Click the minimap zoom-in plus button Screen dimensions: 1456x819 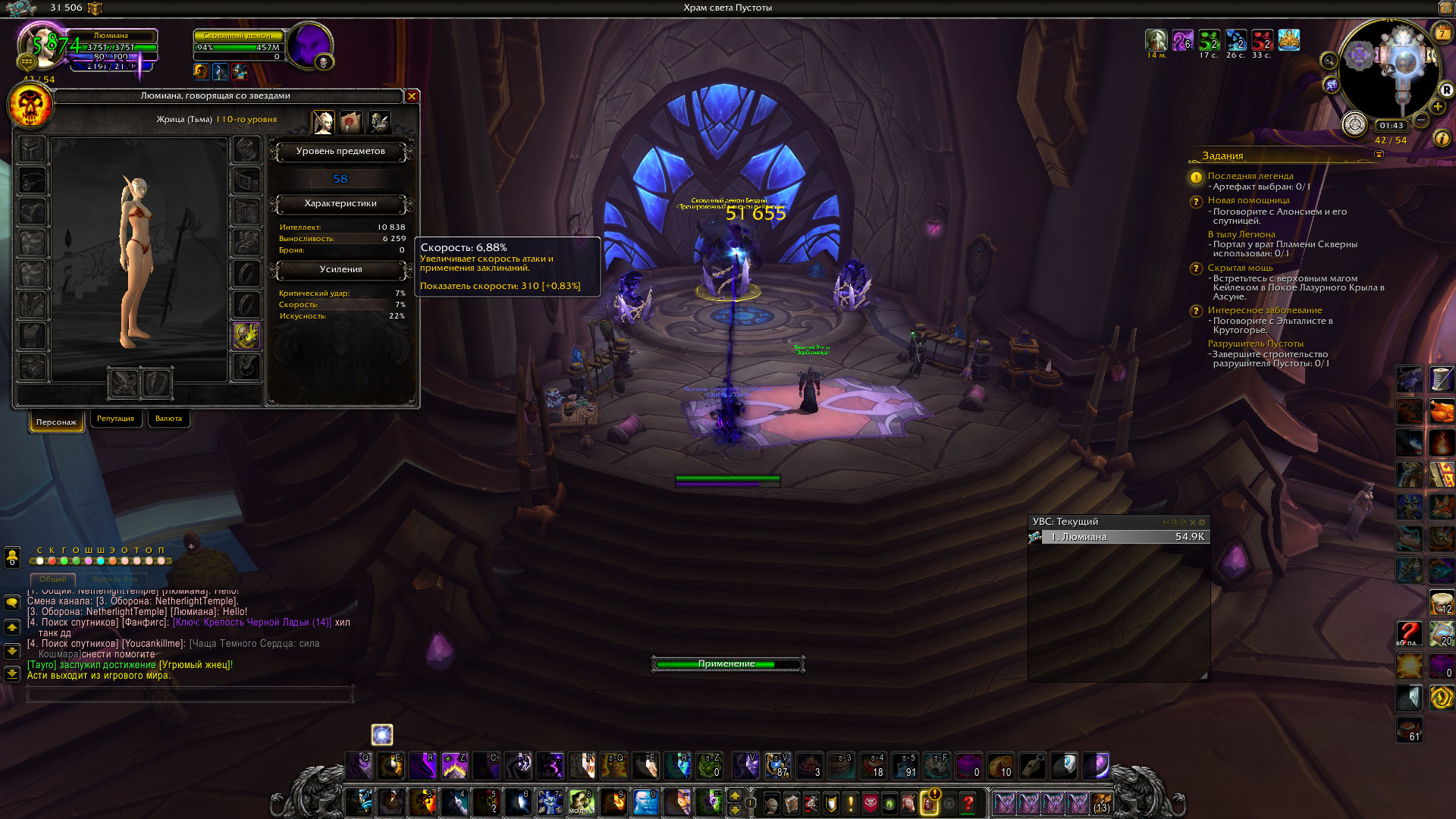(x=1437, y=107)
